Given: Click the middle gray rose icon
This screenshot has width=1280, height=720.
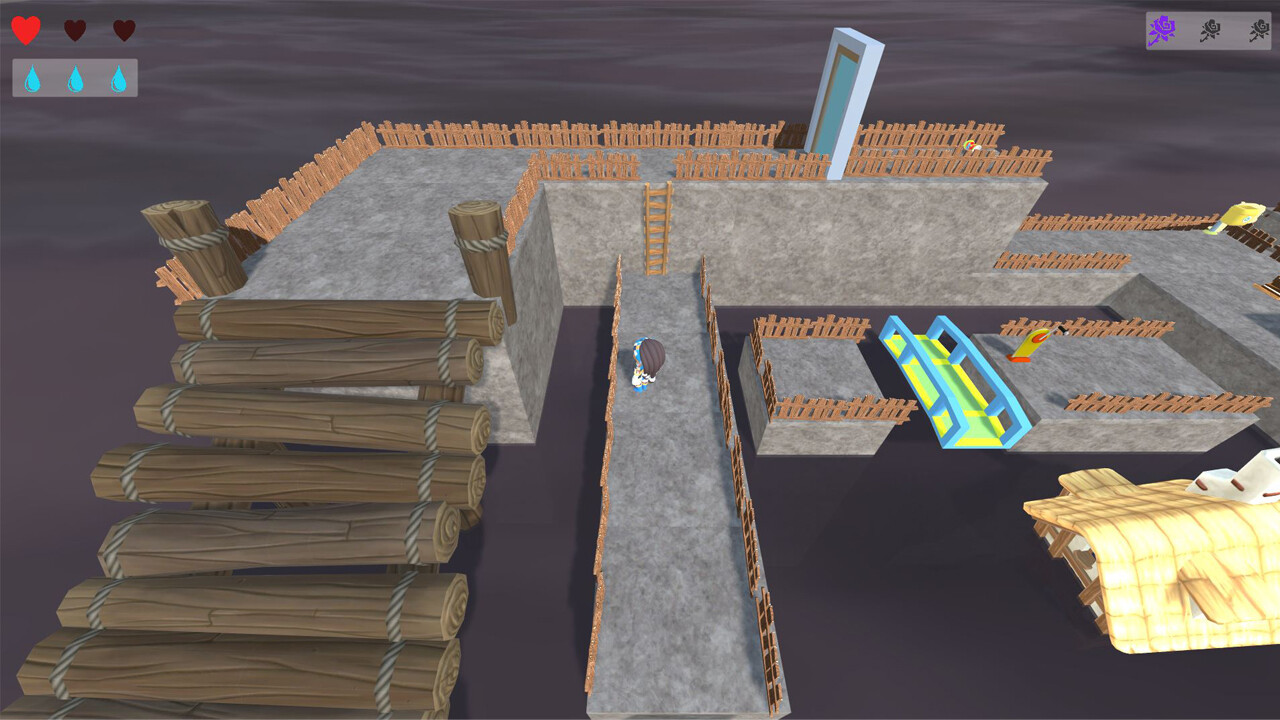Looking at the screenshot, I should 1209,30.
